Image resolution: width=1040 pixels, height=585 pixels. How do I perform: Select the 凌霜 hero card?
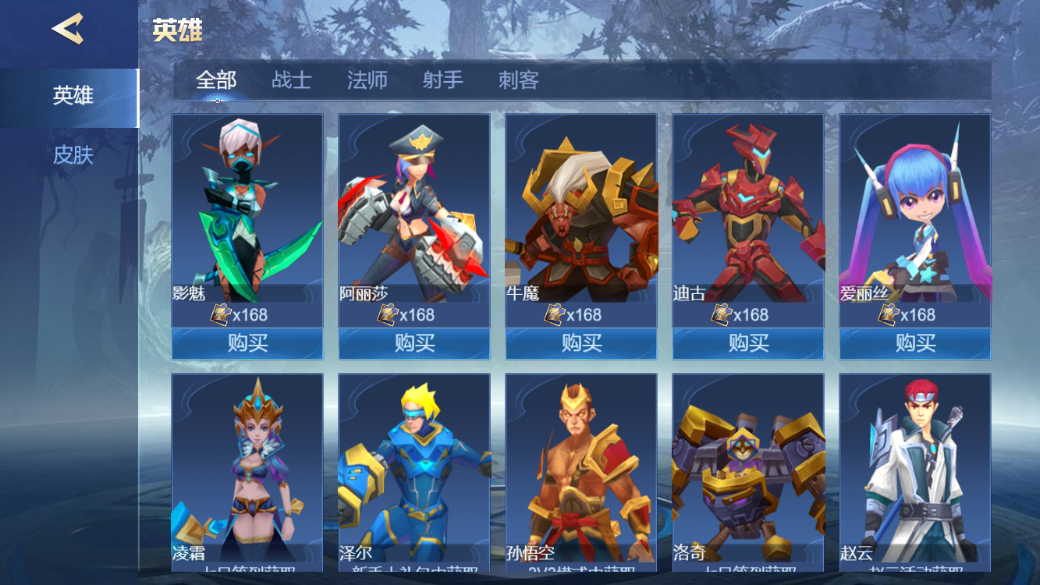pyautogui.click(x=247, y=470)
